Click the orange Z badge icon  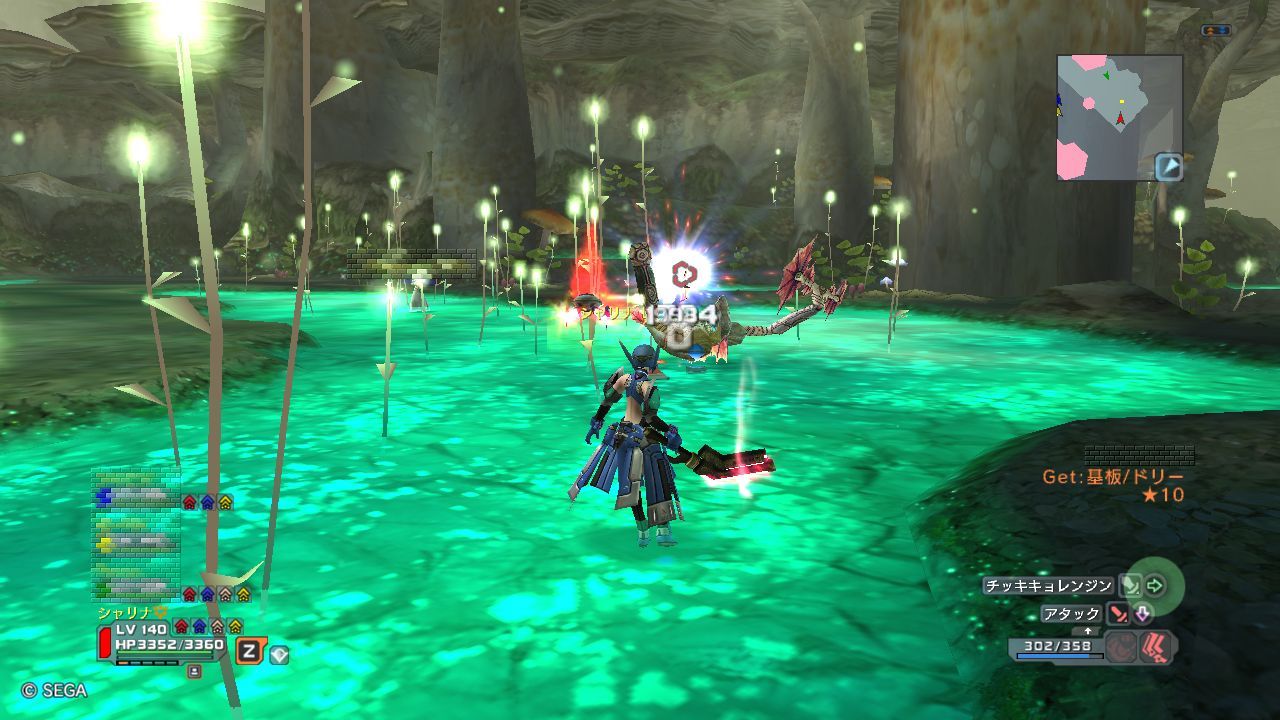pos(250,652)
